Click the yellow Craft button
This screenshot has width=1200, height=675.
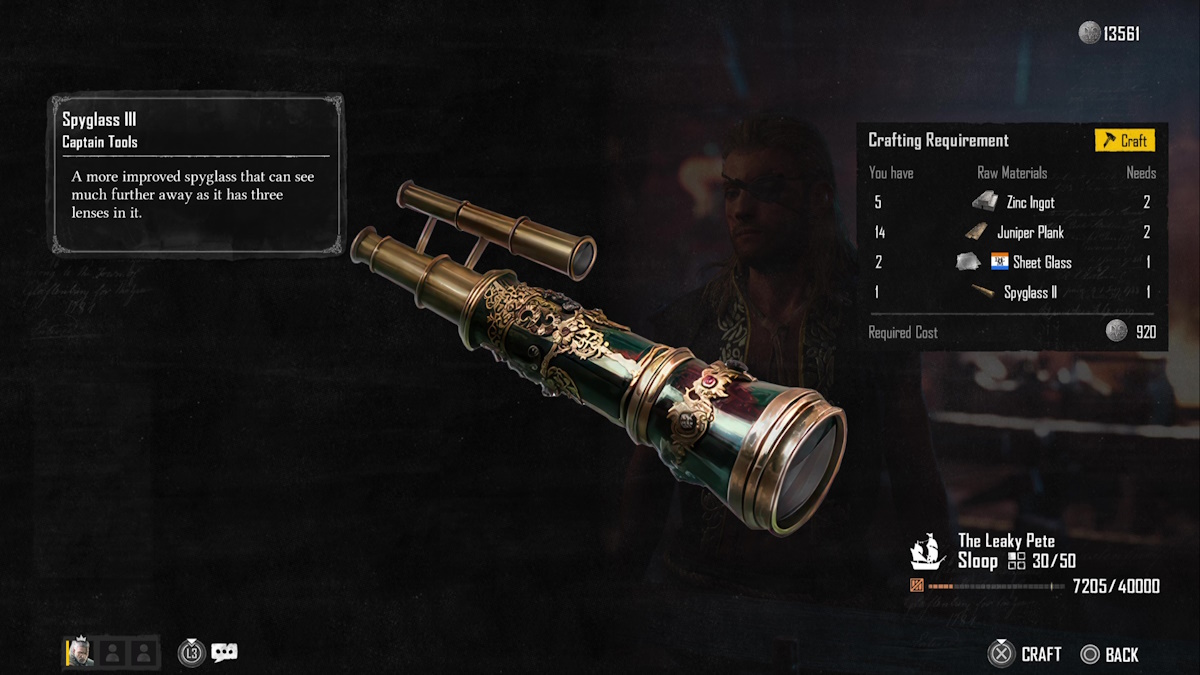click(1124, 141)
